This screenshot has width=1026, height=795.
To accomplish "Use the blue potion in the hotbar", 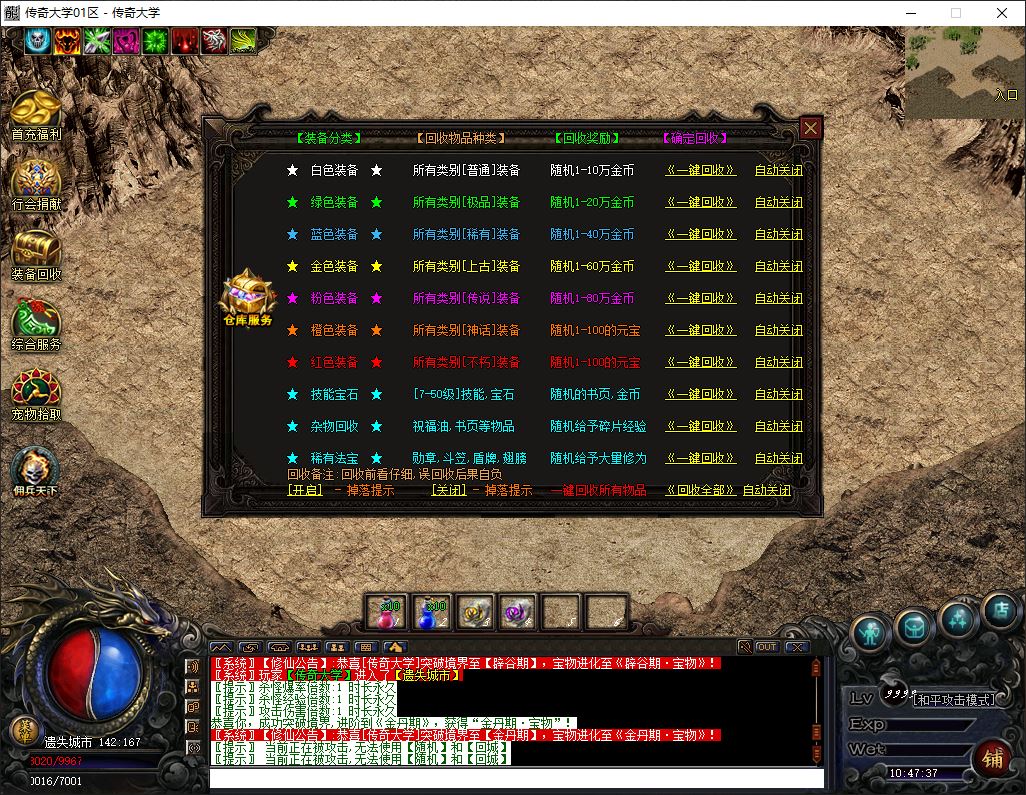I will tap(431, 612).
